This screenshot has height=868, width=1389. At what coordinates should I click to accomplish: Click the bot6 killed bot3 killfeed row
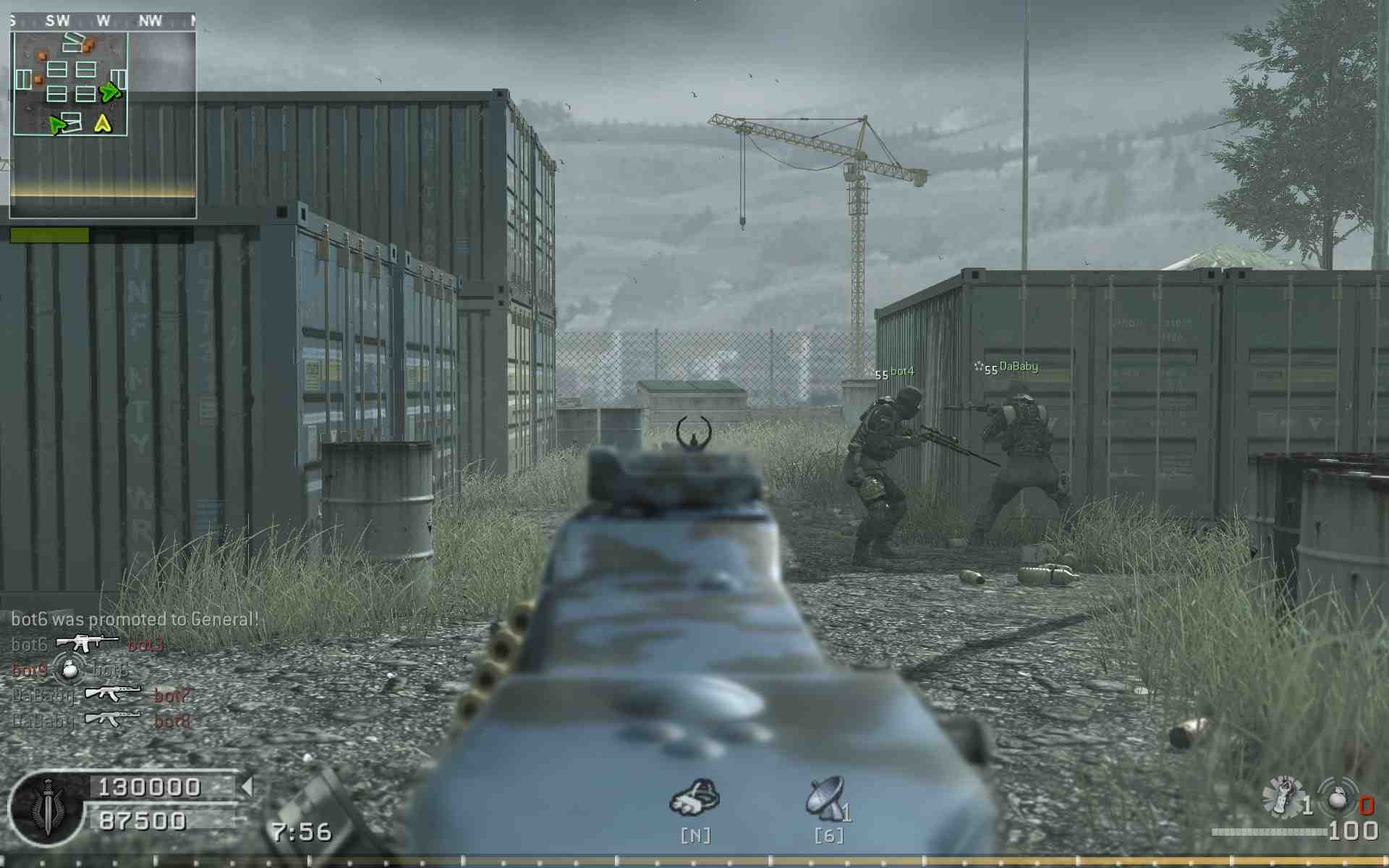click(x=87, y=643)
